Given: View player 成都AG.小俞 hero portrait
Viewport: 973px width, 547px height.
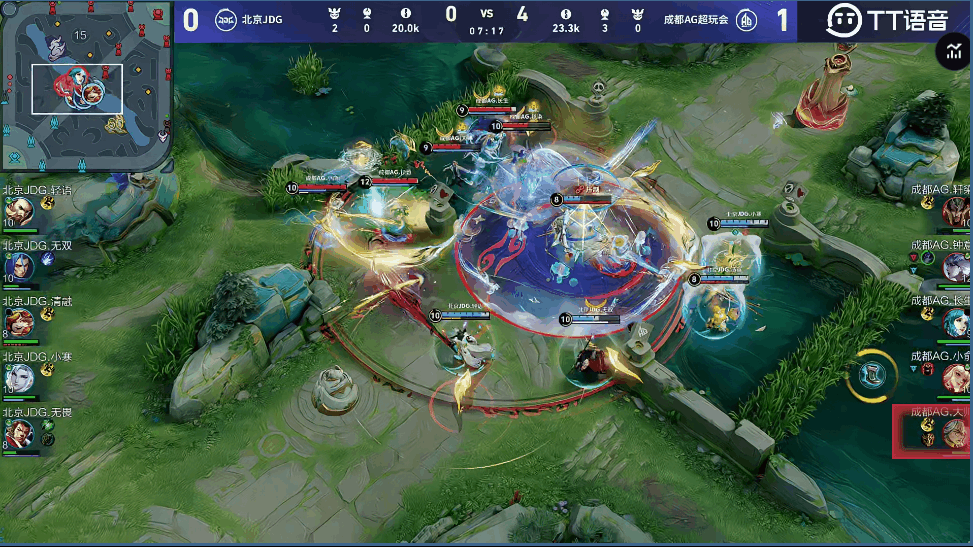Looking at the screenshot, I should [x=957, y=377].
